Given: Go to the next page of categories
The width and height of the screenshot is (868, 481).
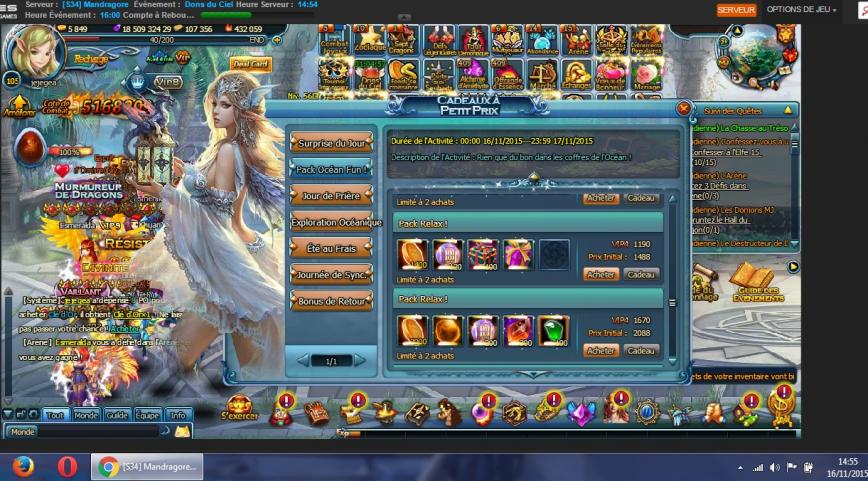Looking at the screenshot, I should click(x=359, y=360).
